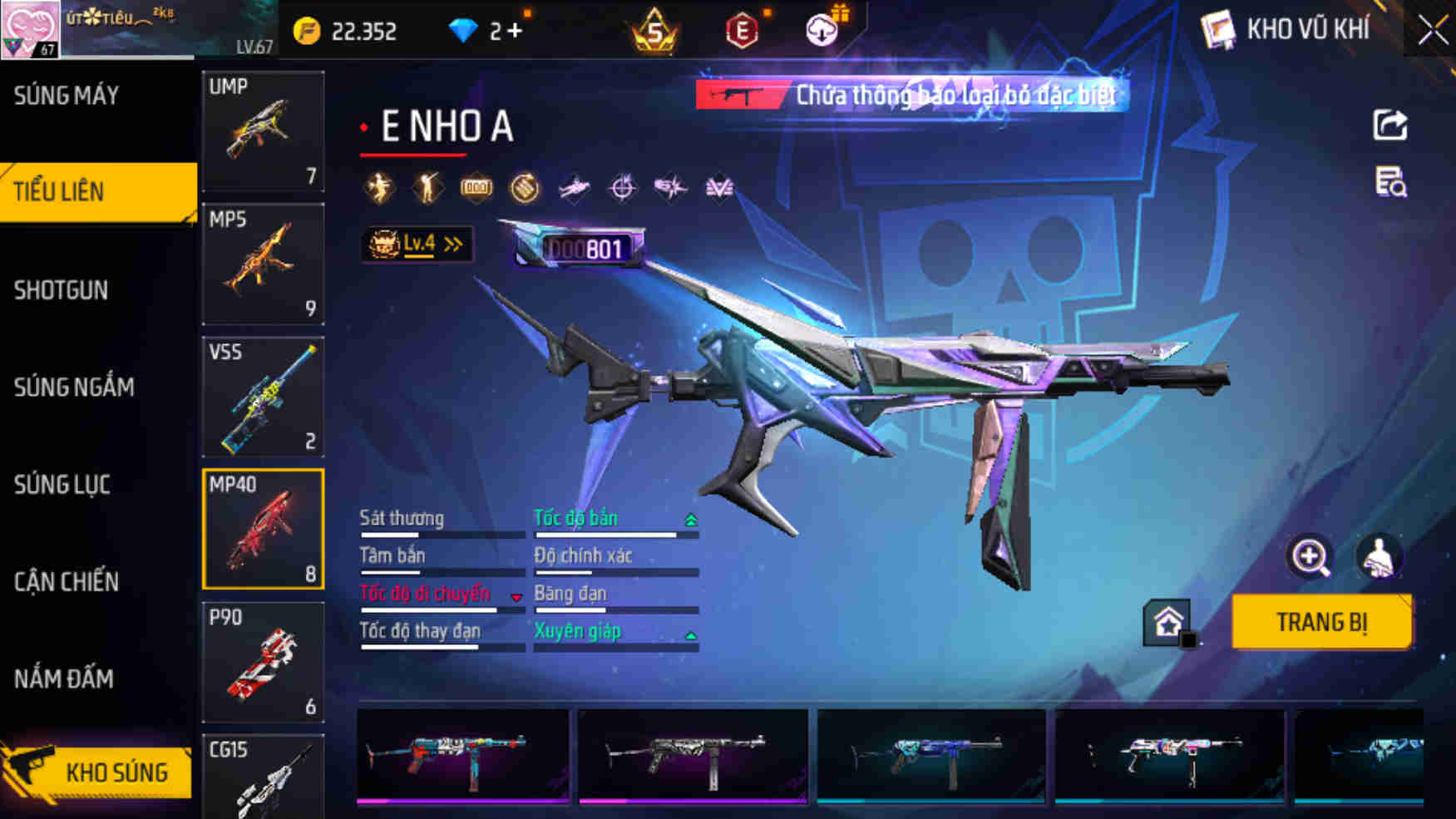
Task: Open the level 5 crown rank icon
Action: (x=654, y=32)
